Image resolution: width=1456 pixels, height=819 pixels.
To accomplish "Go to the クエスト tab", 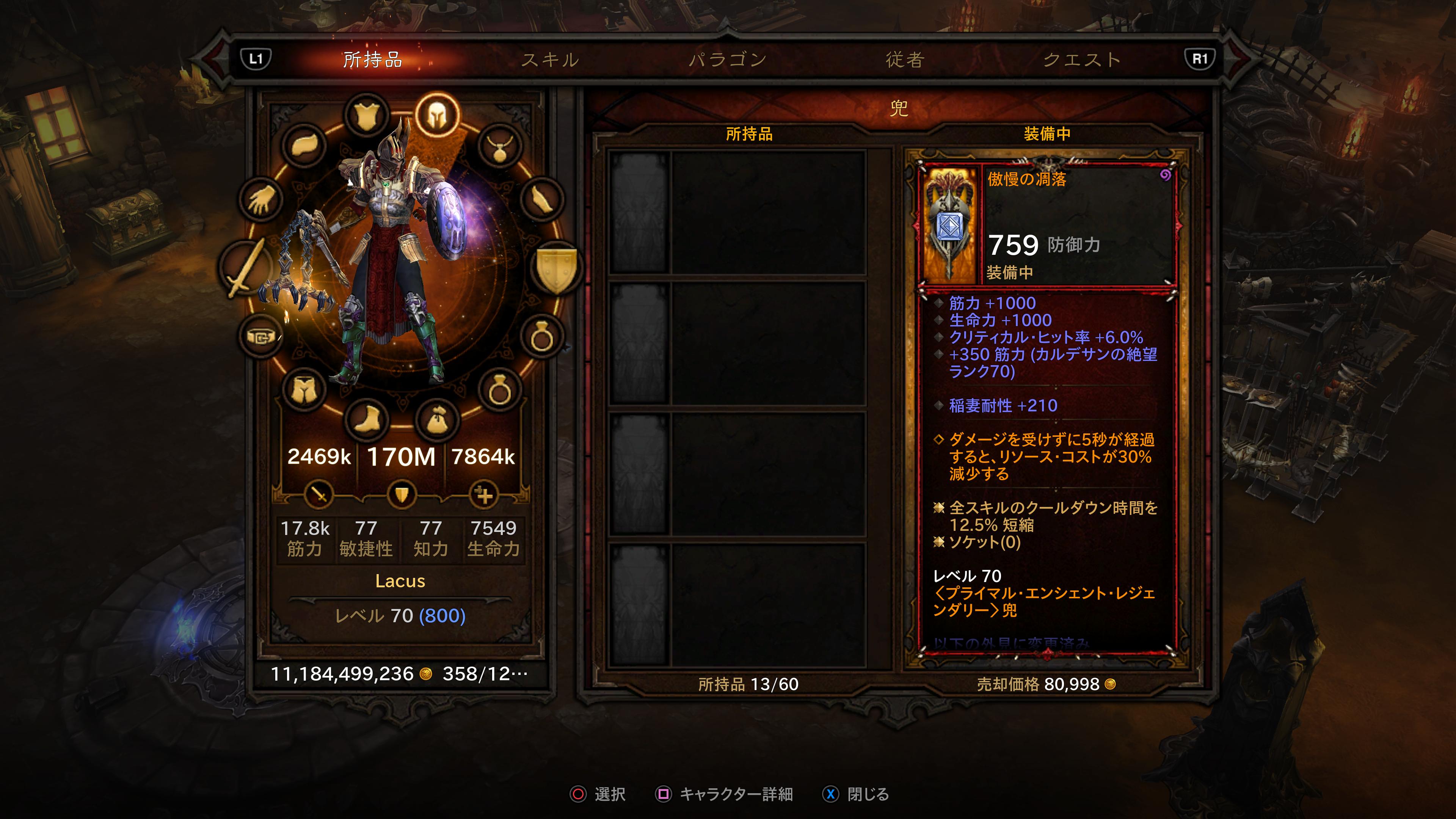I will [1081, 60].
